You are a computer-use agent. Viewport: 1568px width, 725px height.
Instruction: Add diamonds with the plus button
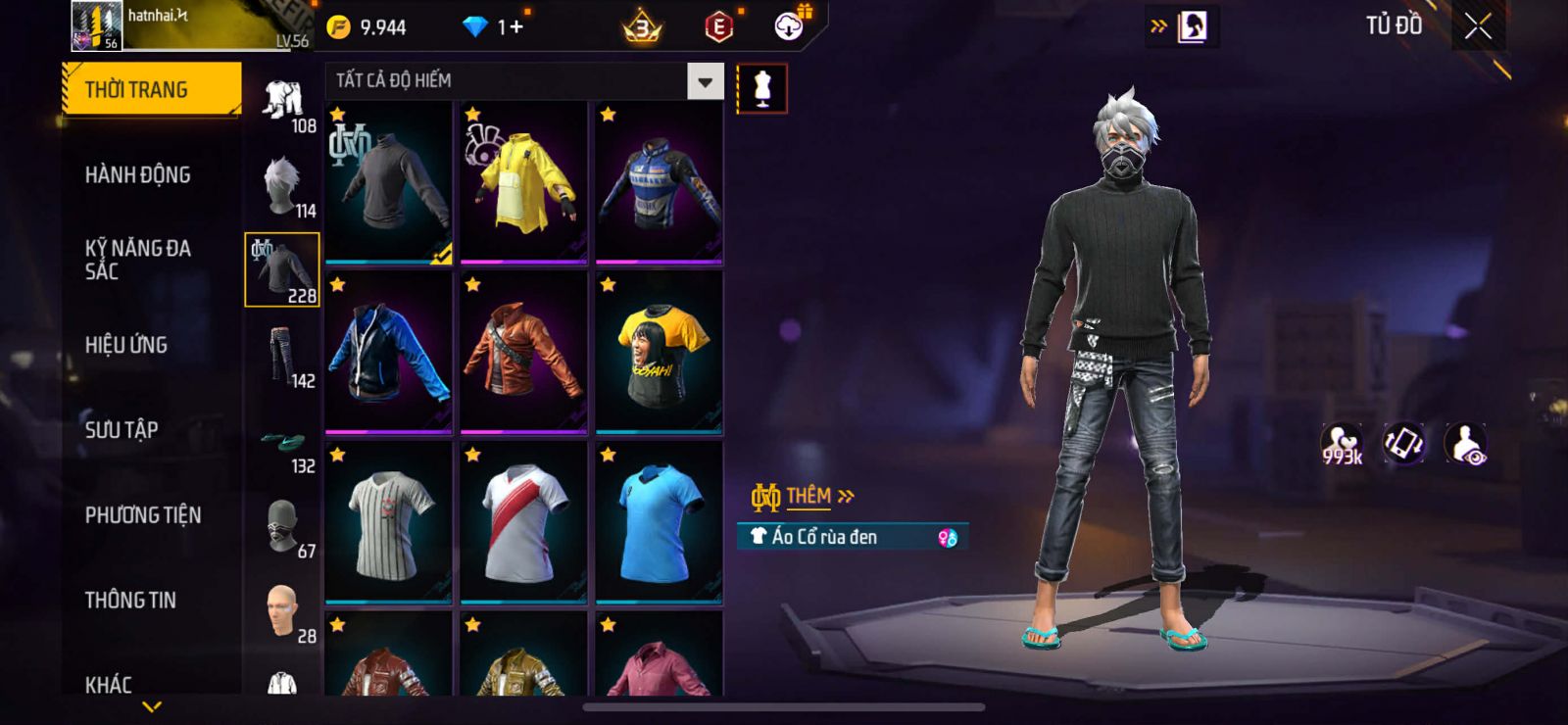click(515, 27)
